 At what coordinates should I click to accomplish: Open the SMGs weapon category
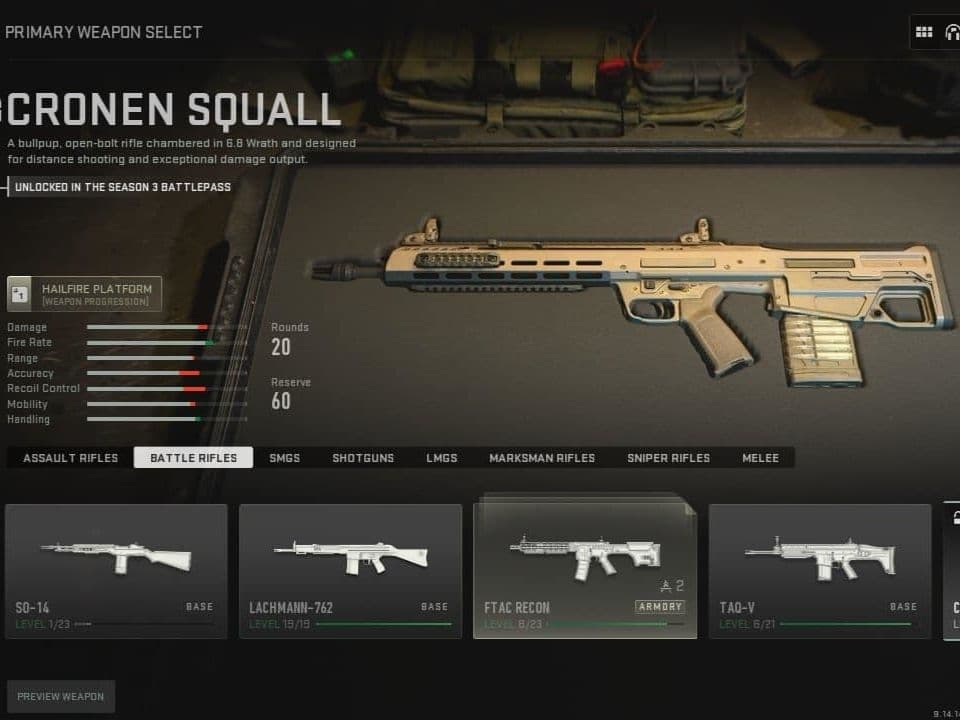click(285, 458)
